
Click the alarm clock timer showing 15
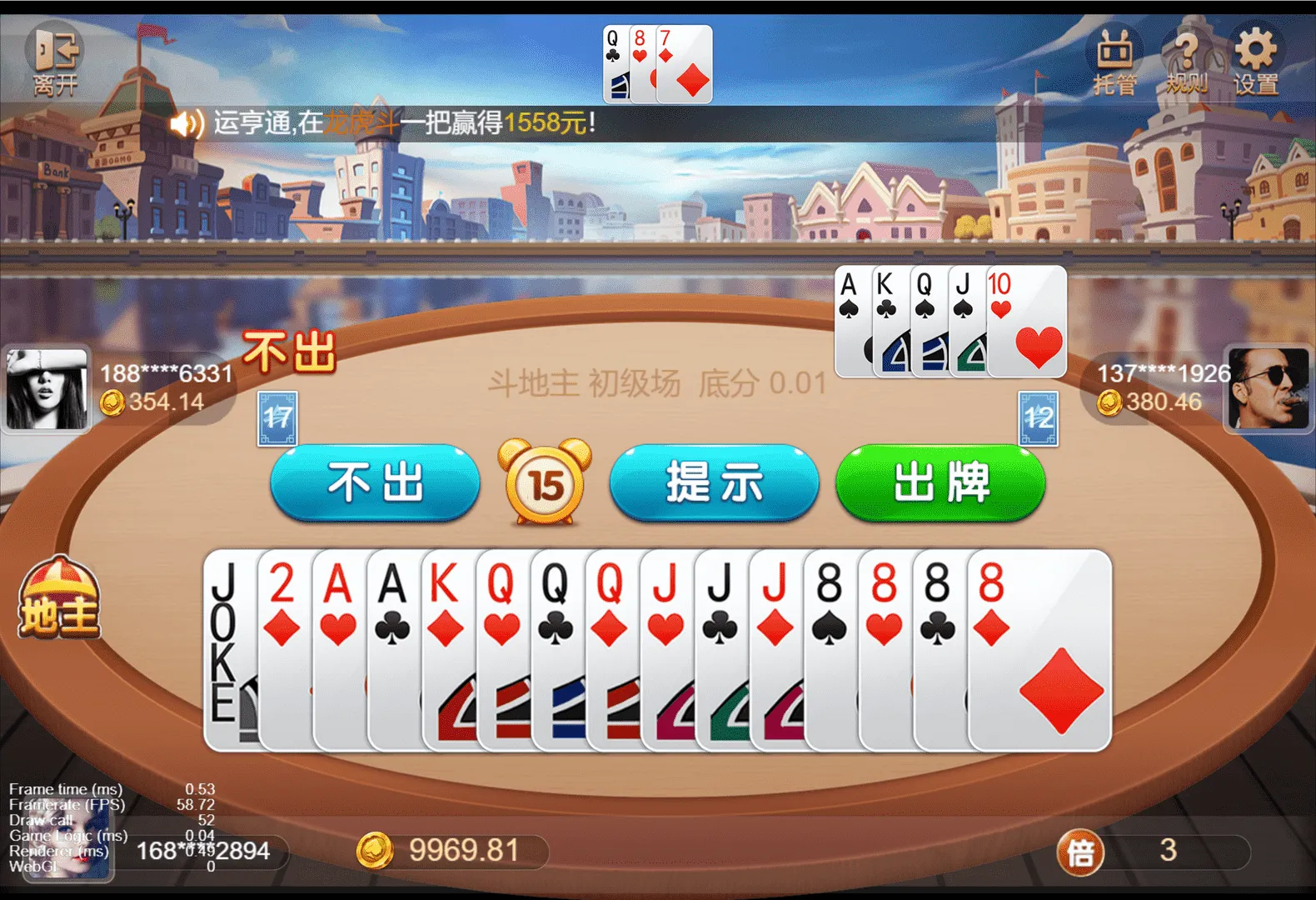[546, 482]
